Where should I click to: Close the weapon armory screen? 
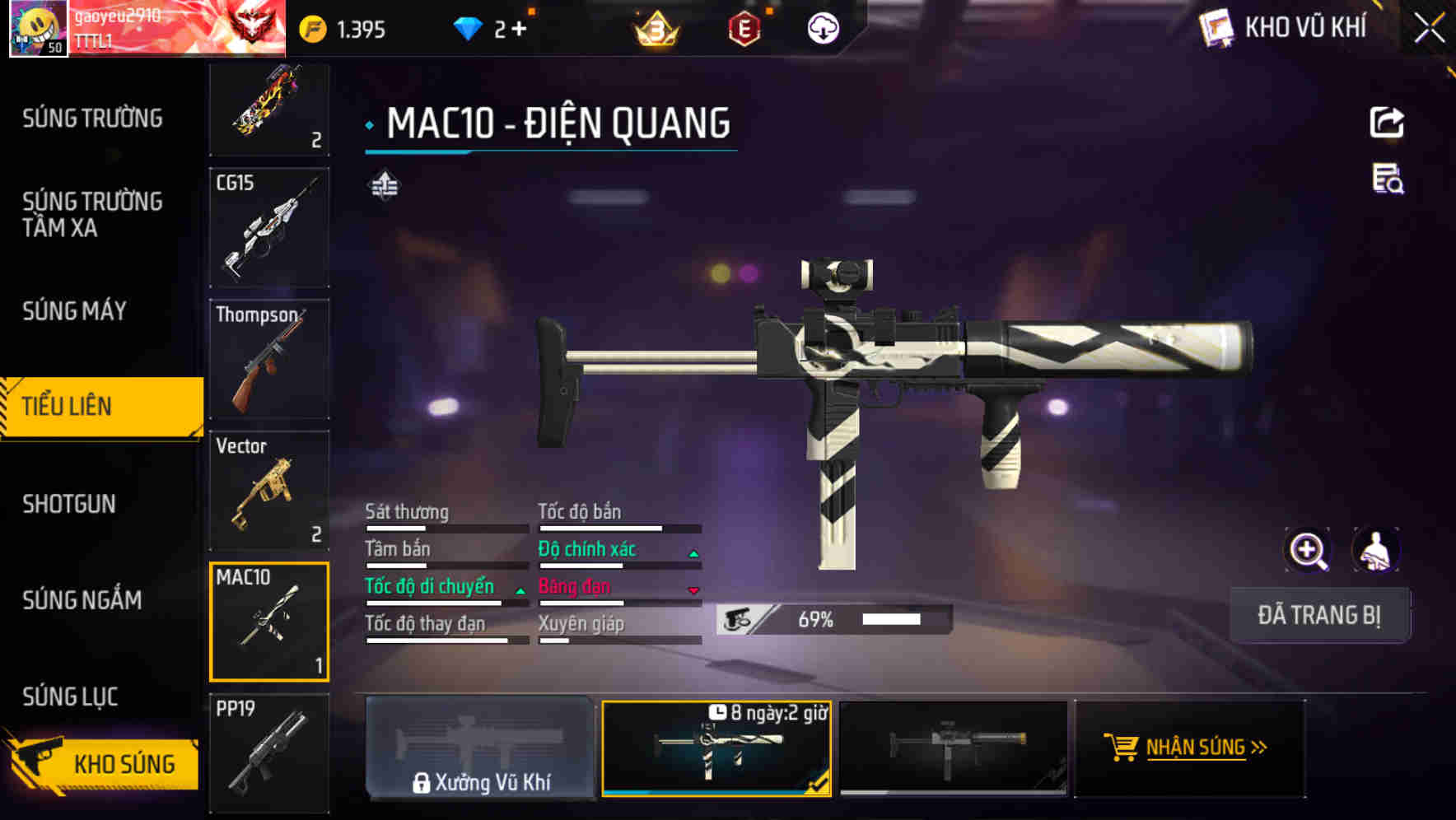(1429, 29)
